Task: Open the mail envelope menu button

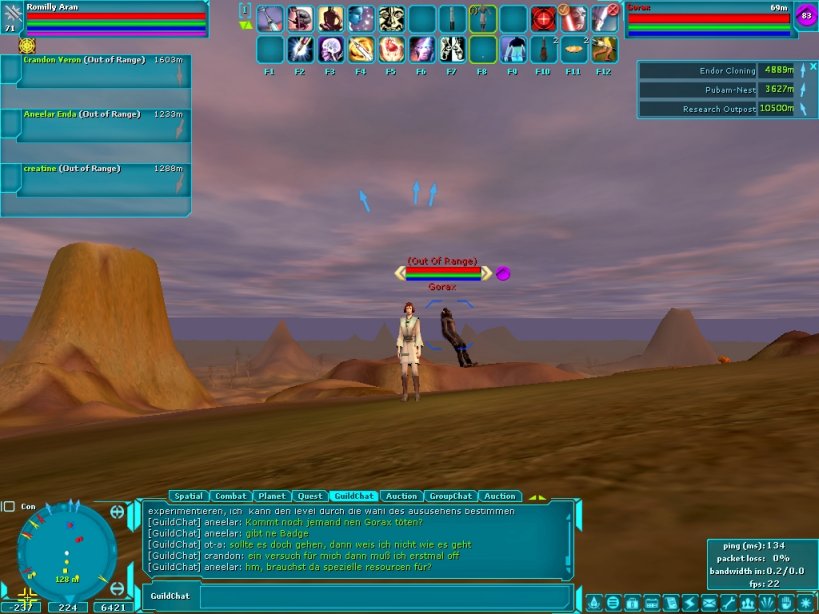Action: [x=708, y=603]
